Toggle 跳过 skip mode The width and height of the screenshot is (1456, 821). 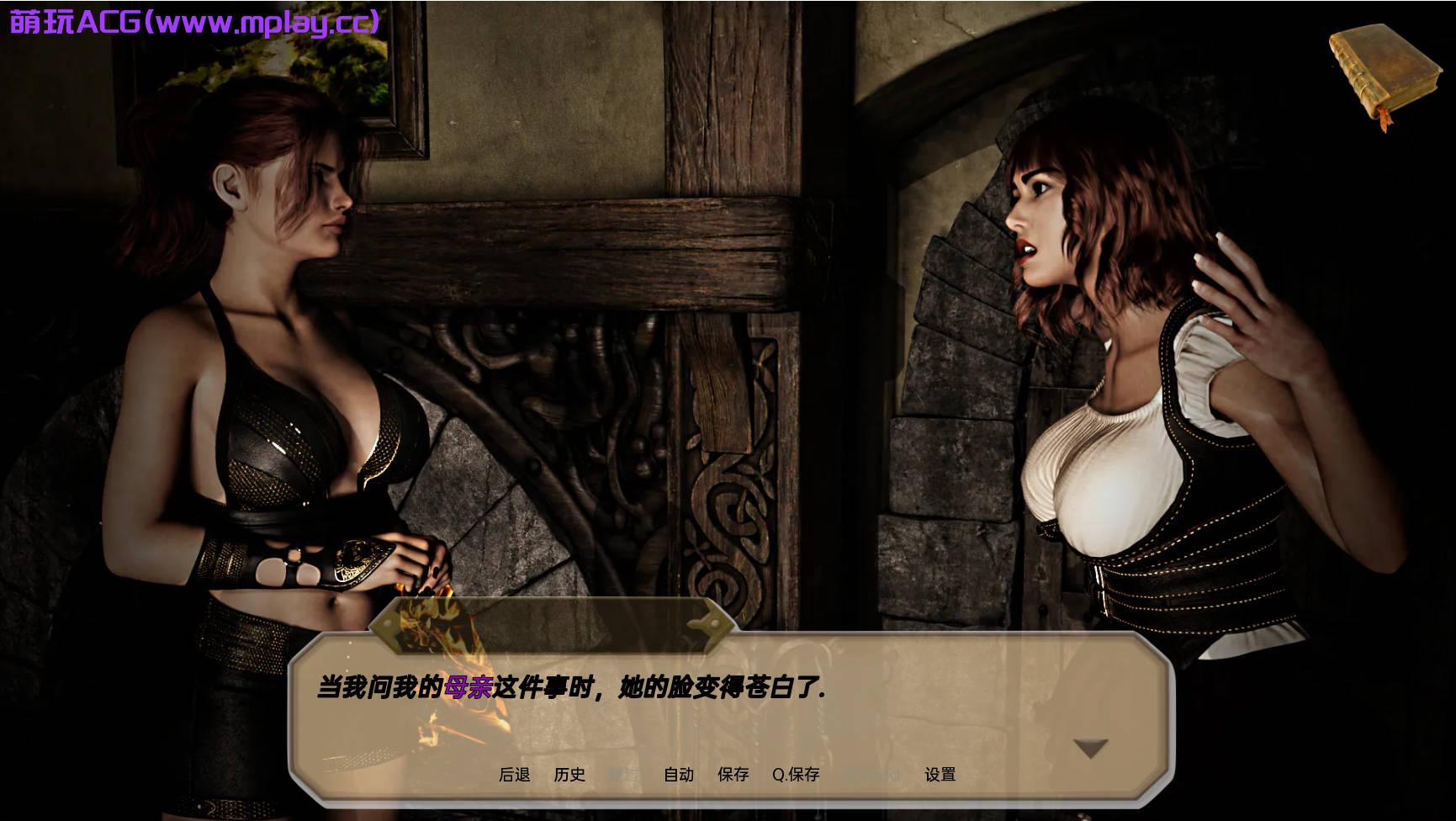tap(624, 775)
